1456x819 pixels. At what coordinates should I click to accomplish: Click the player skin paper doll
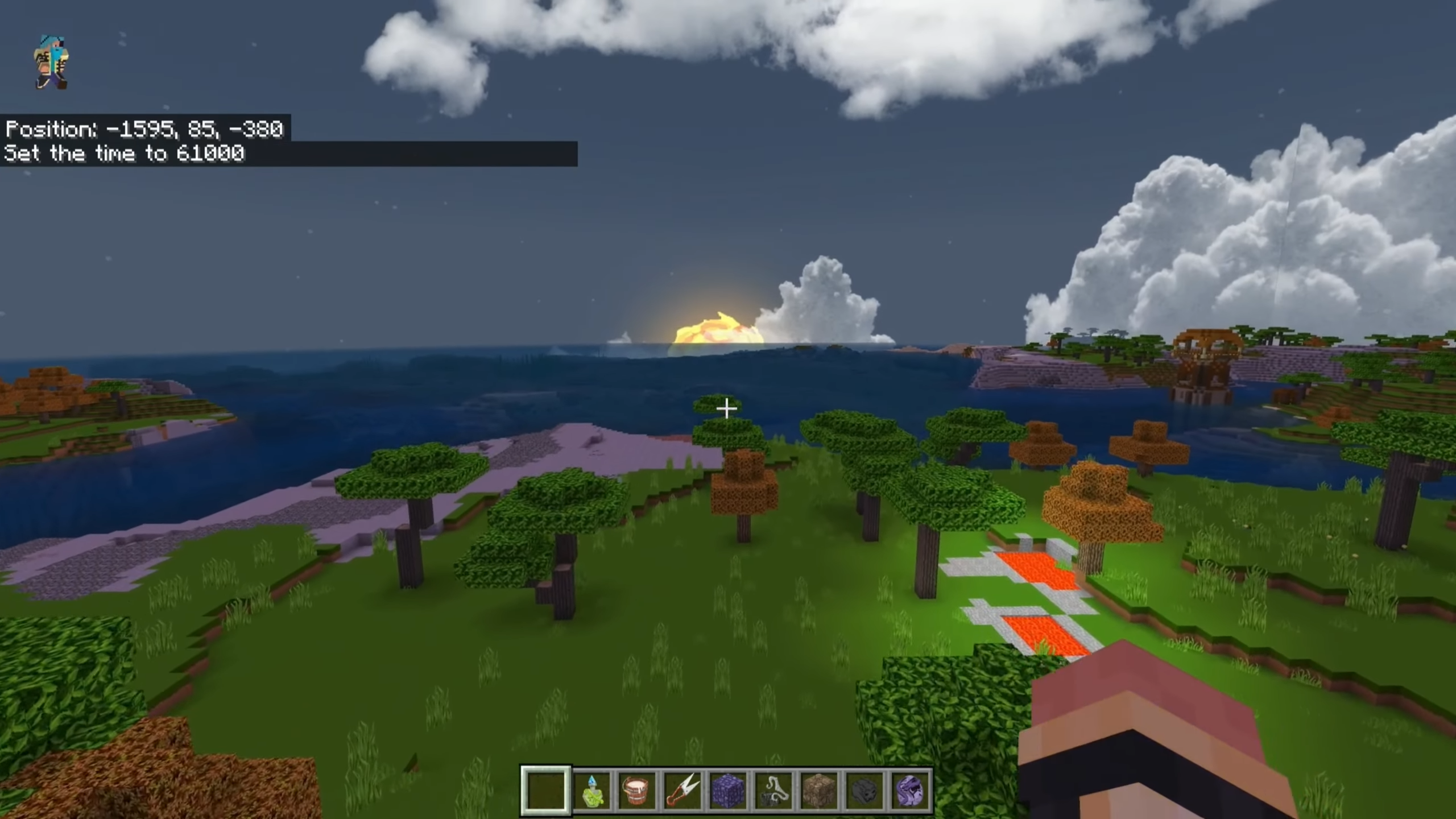(x=52, y=63)
